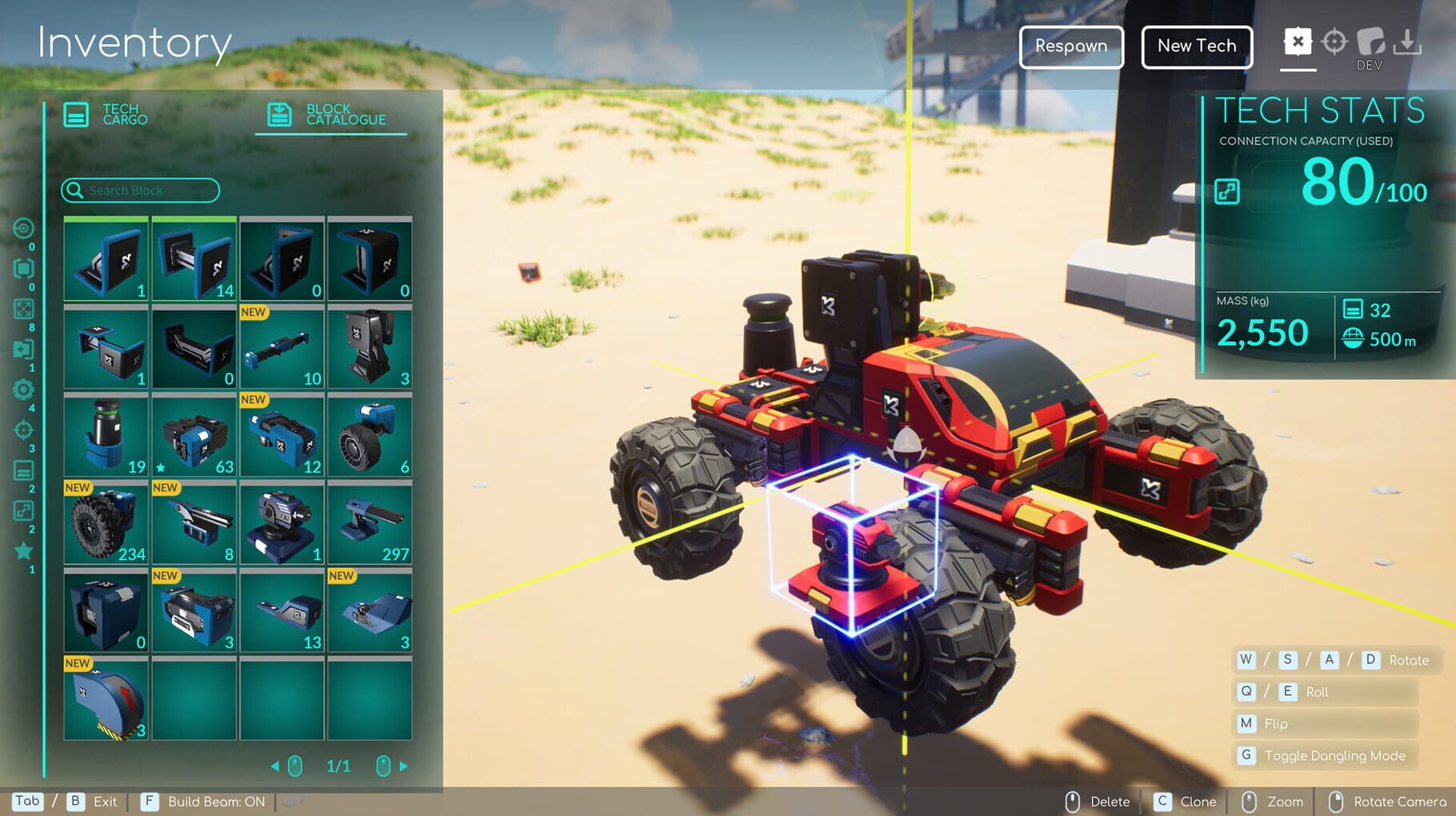Image resolution: width=1456 pixels, height=816 pixels.
Task: Click inside the Search Block field
Action: click(144, 190)
